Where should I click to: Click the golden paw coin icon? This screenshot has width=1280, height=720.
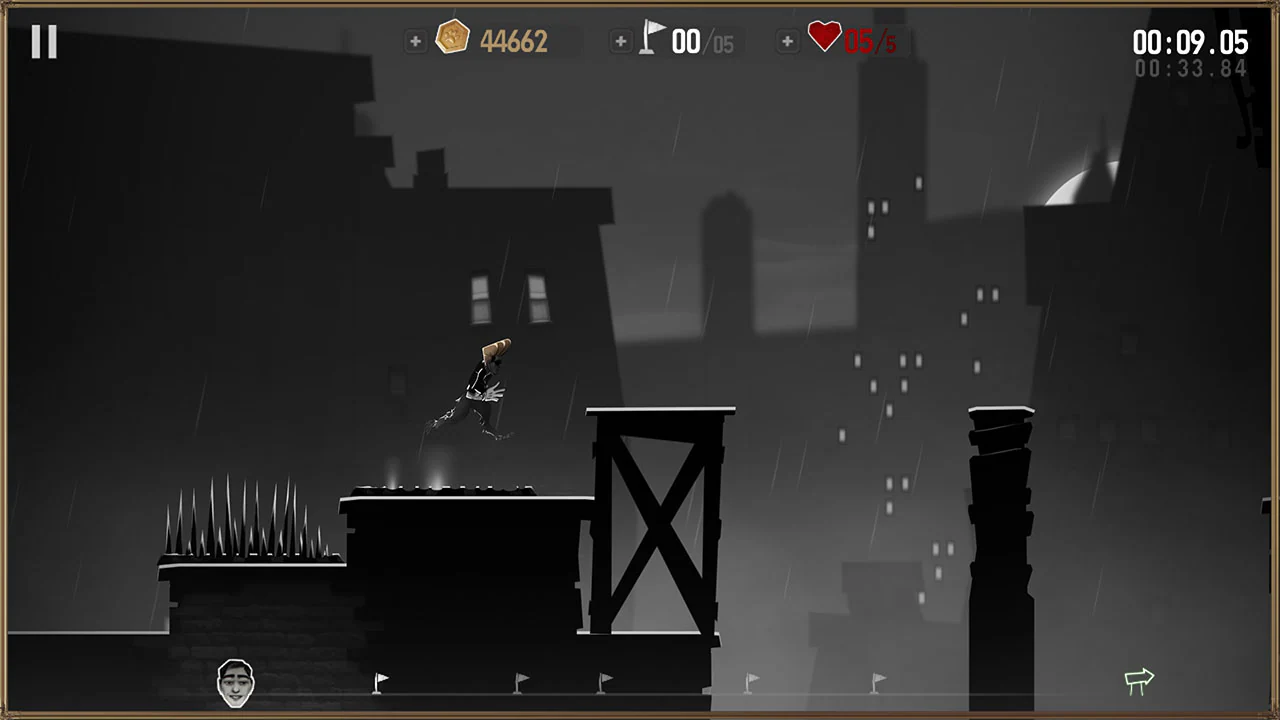click(x=453, y=38)
